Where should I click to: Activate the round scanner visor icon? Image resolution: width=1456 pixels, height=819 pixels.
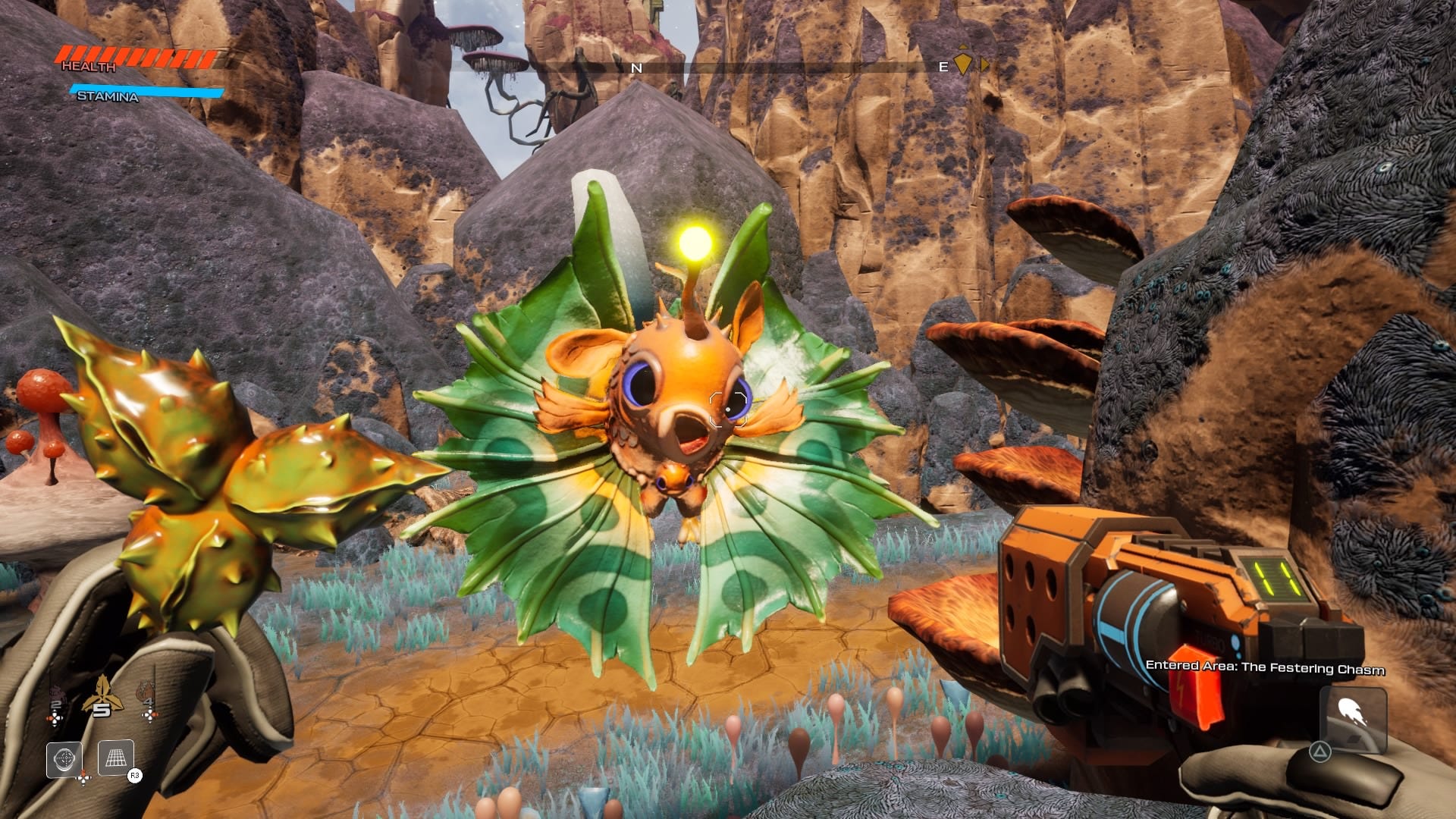[x=64, y=758]
